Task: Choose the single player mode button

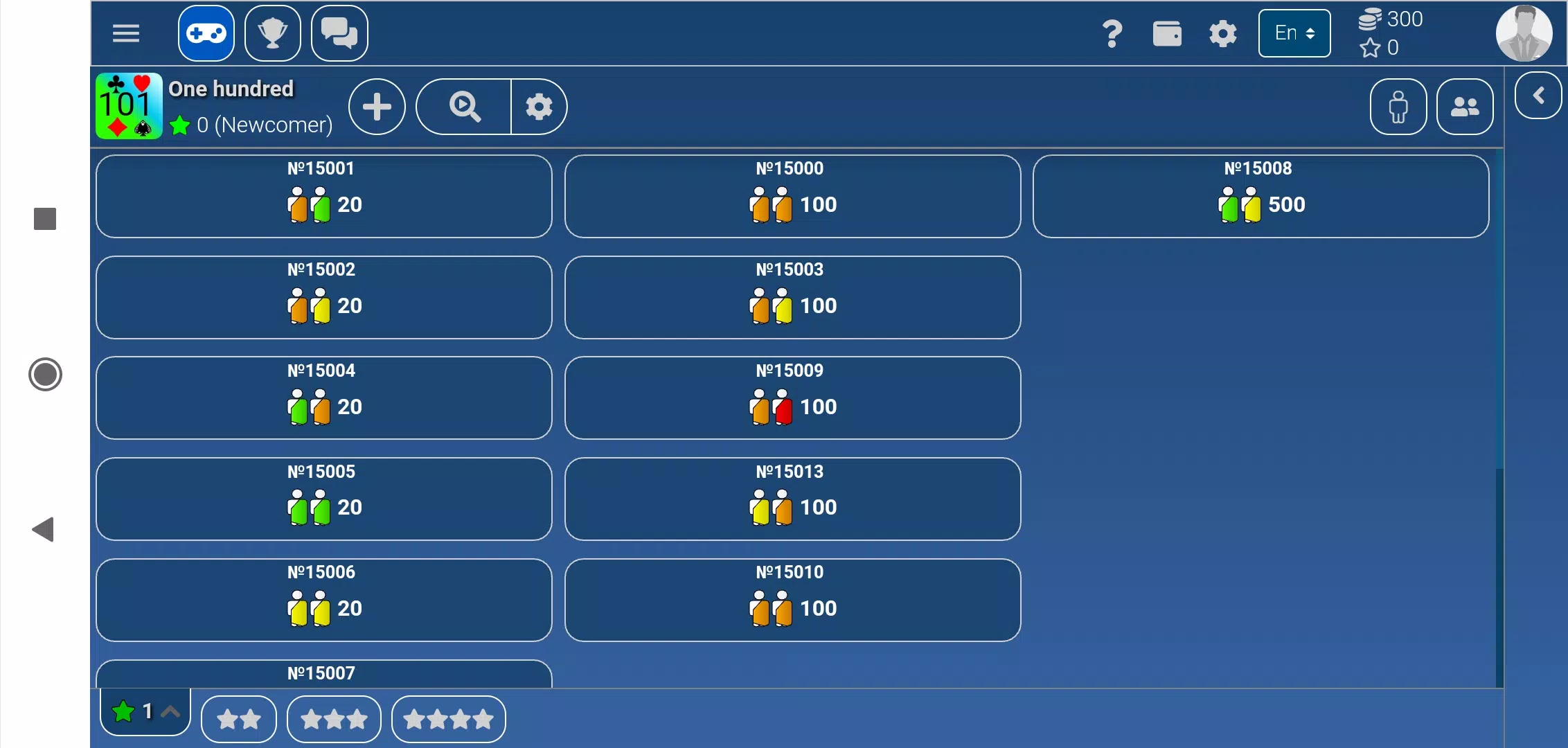Action: (1398, 107)
